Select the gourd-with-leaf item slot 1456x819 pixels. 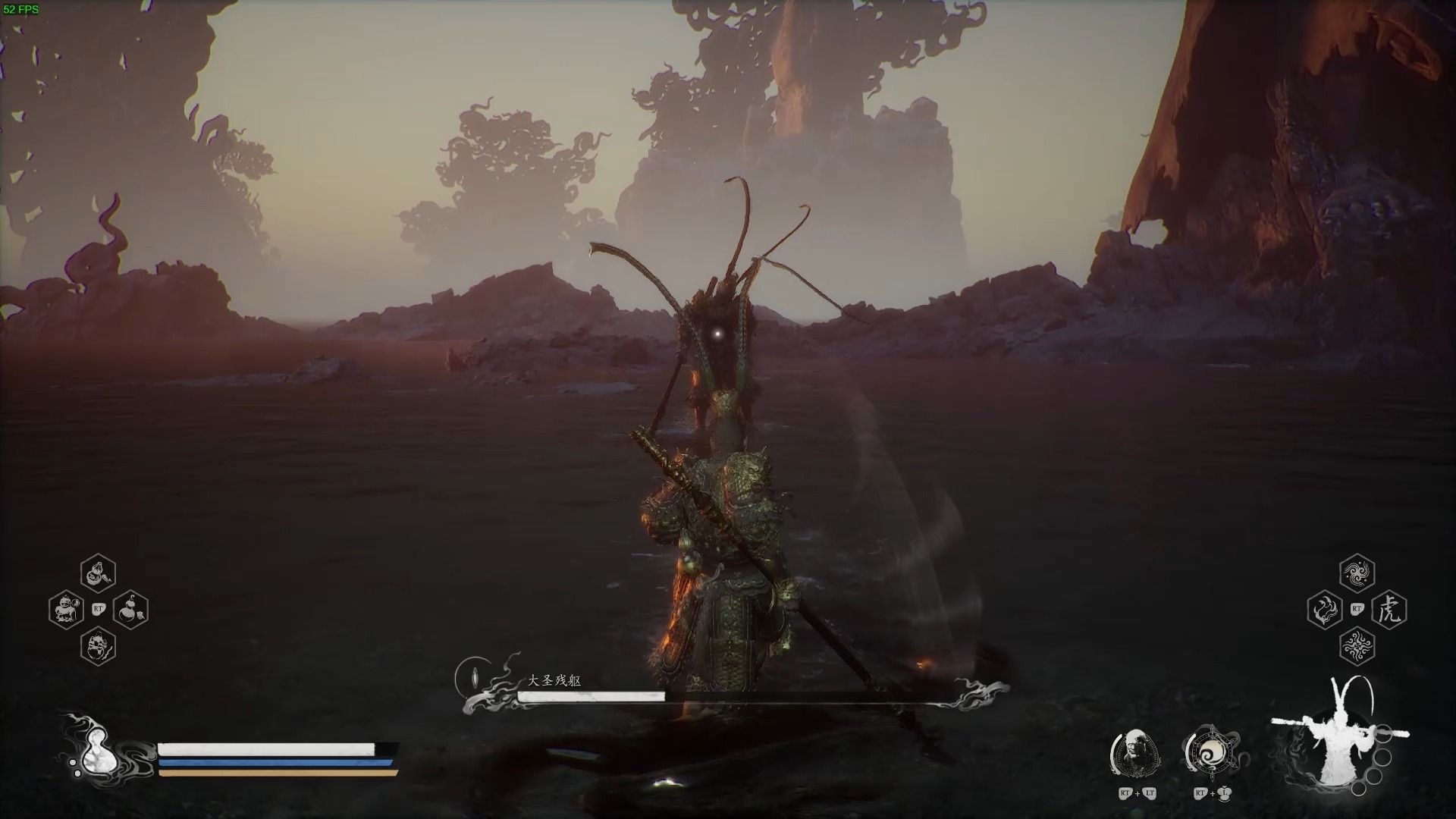[x=130, y=610]
